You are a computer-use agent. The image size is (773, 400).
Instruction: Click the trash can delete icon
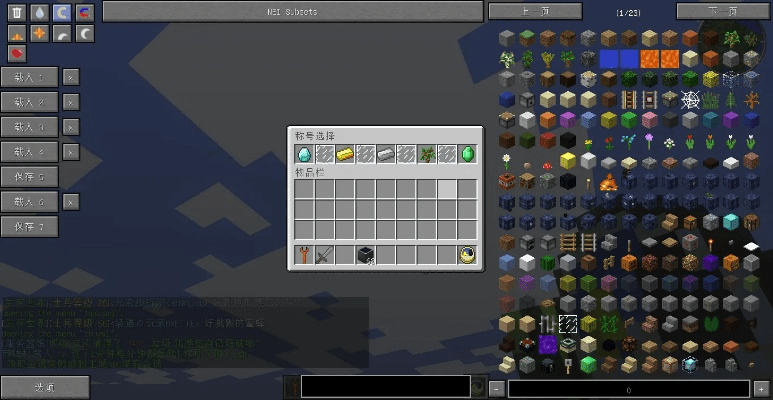tap(16, 13)
